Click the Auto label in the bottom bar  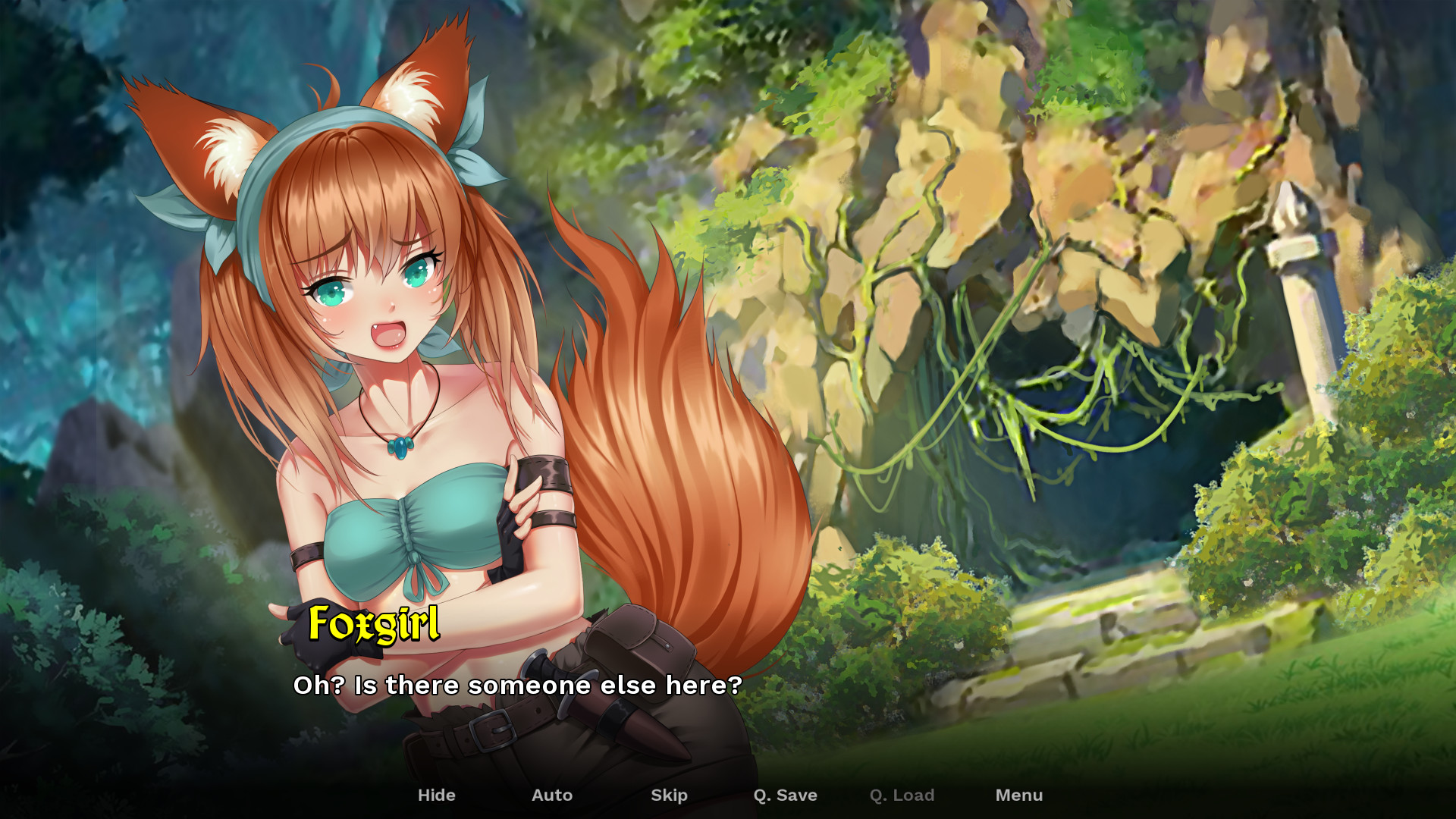point(552,795)
